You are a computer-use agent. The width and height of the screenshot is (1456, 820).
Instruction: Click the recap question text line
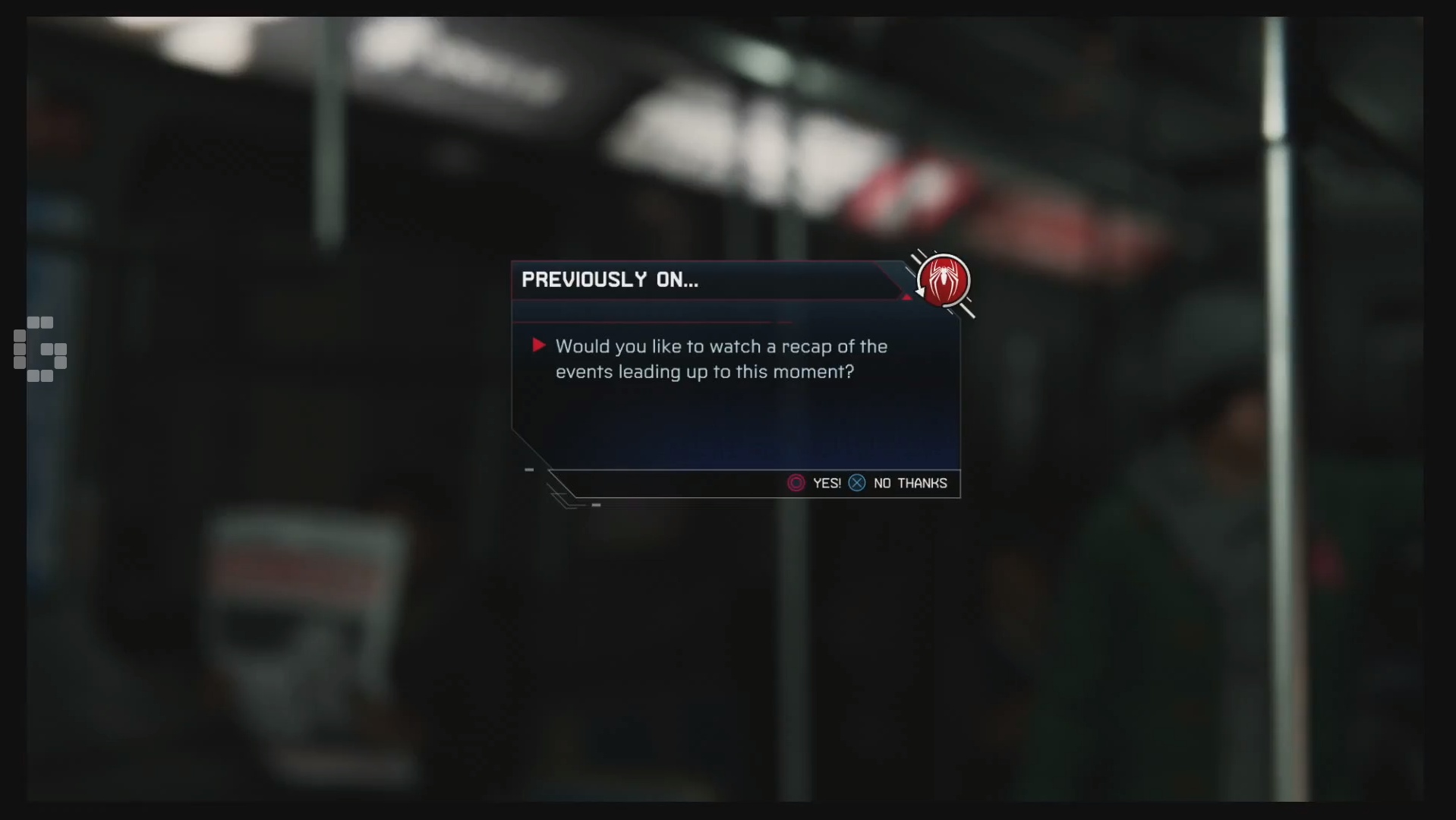721,359
